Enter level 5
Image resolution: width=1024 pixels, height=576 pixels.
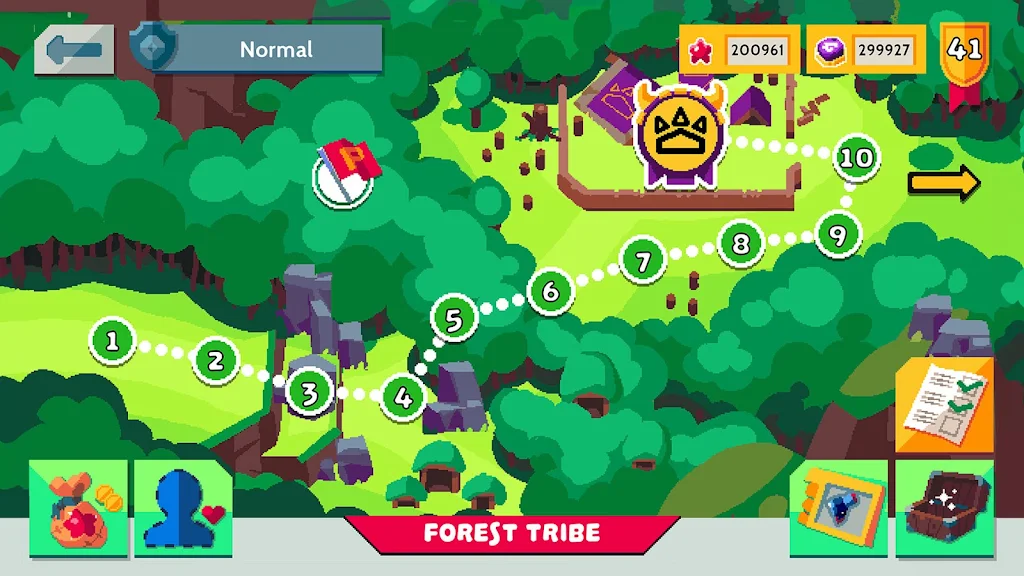point(454,320)
